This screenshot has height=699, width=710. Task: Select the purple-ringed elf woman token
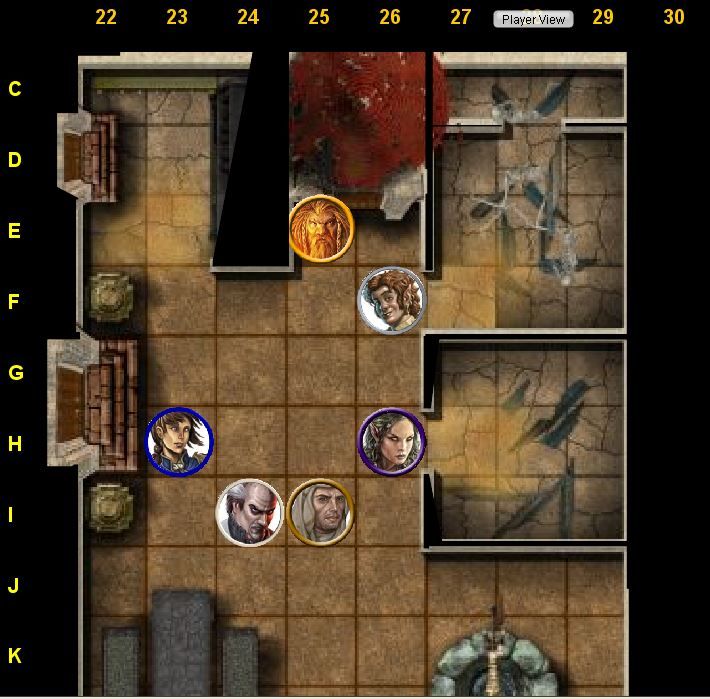click(392, 441)
